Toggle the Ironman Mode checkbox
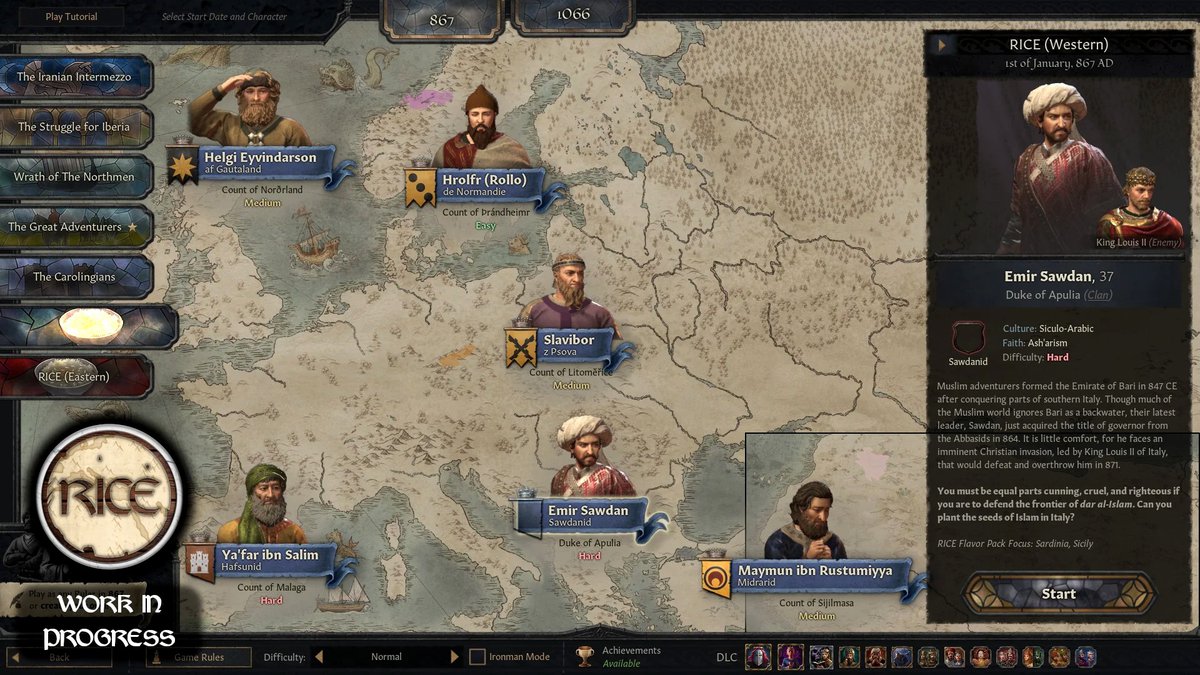 478,657
